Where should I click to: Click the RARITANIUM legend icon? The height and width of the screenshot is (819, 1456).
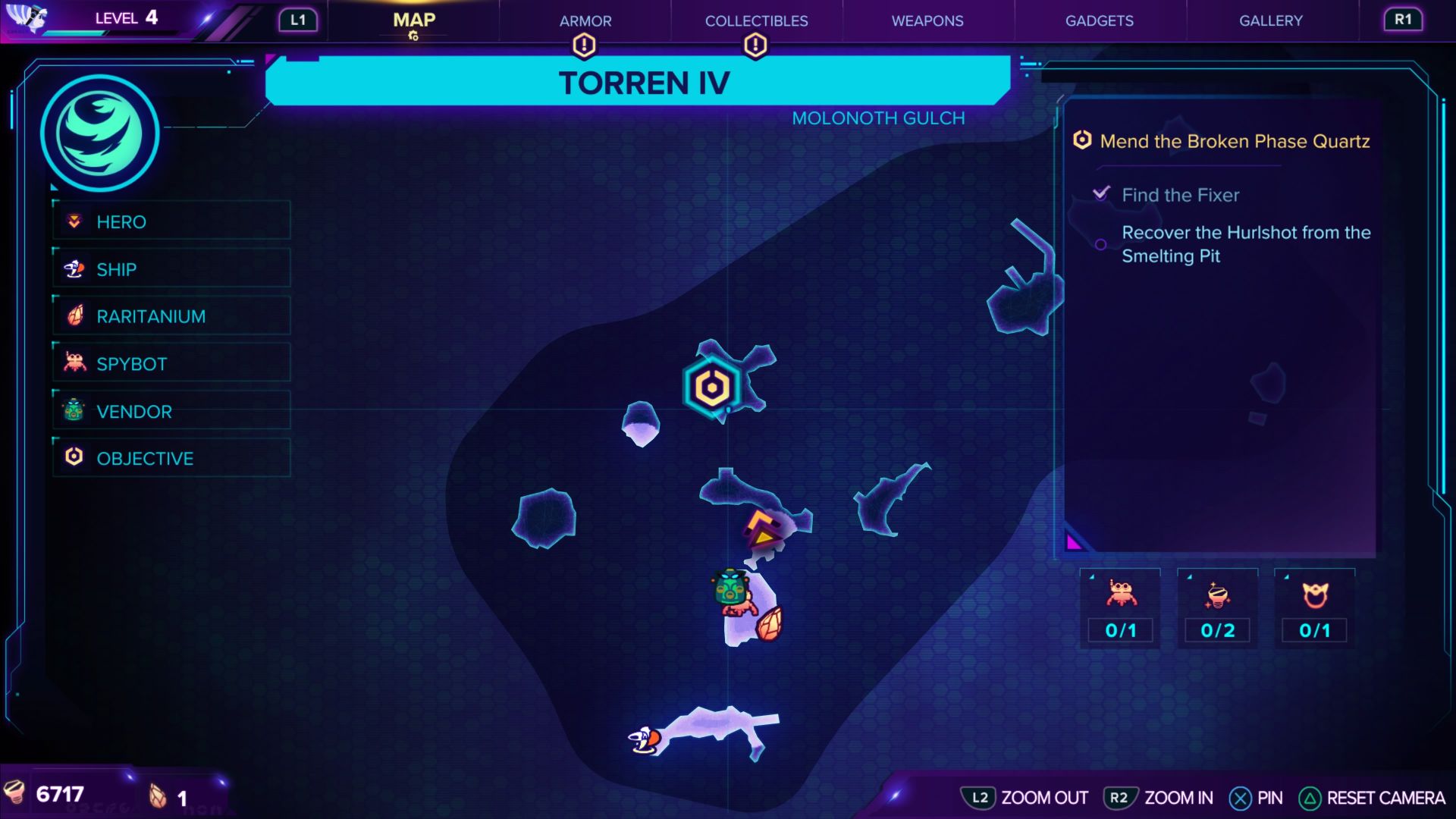tap(73, 316)
